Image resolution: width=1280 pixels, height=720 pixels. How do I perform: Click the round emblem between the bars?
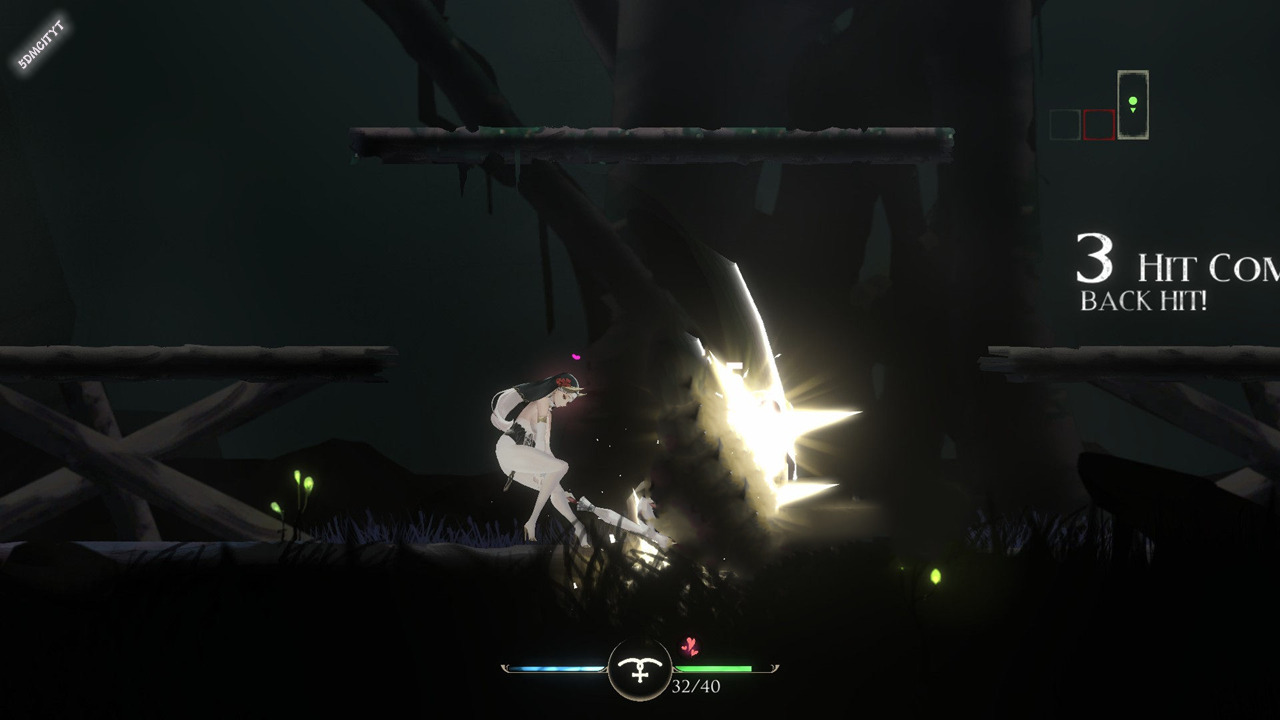pyautogui.click(x=640, y=669)
